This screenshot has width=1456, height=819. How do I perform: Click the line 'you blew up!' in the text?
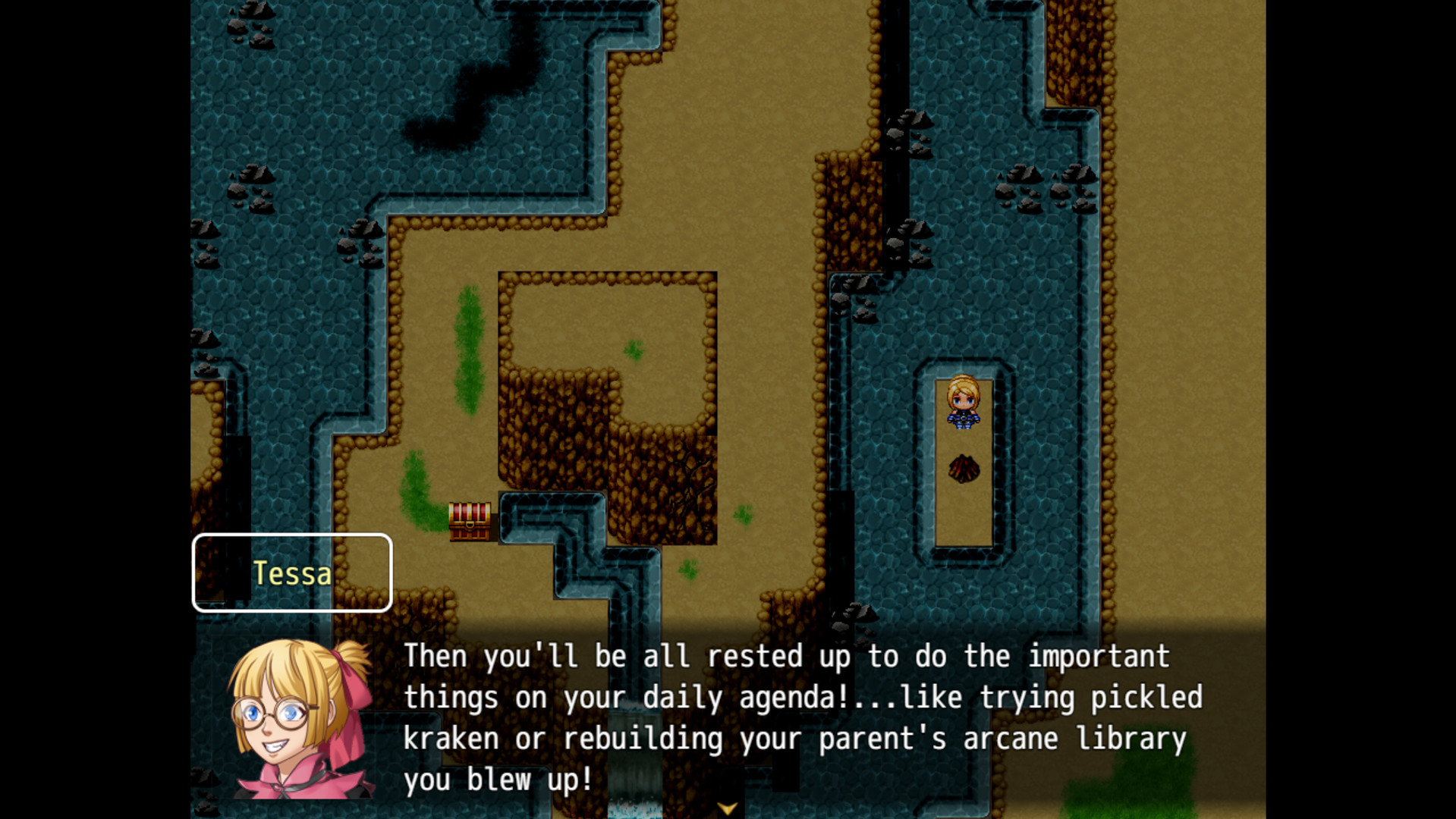497,778
